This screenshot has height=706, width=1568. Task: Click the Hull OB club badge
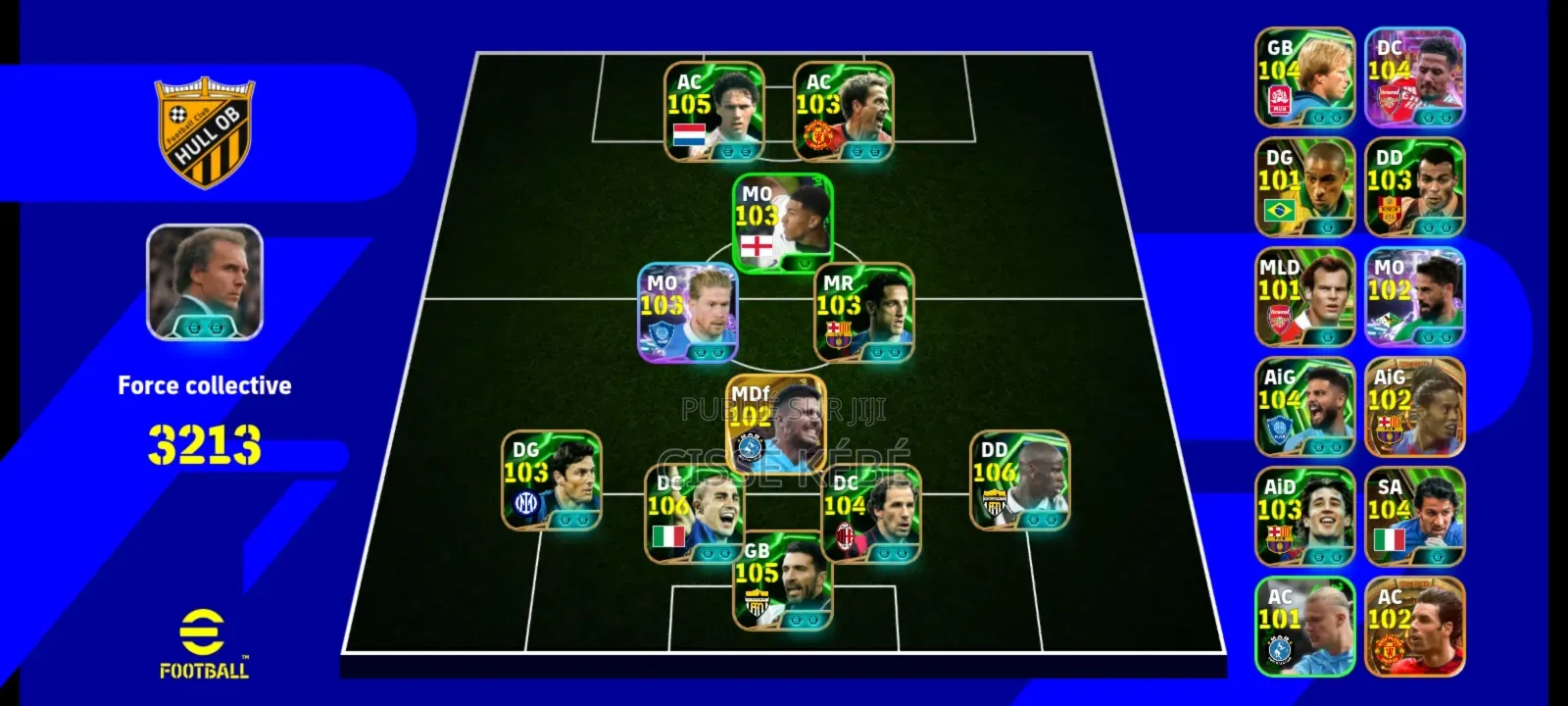204,133
